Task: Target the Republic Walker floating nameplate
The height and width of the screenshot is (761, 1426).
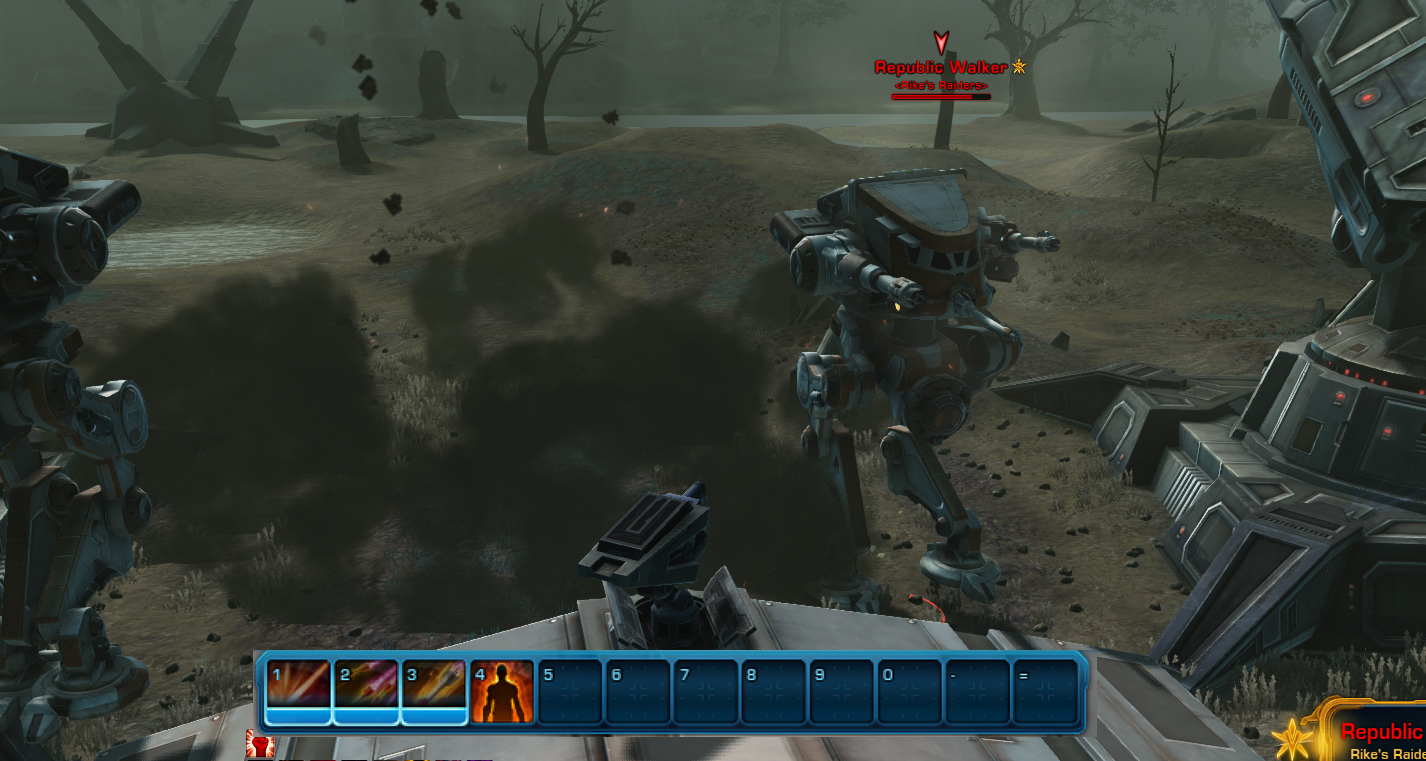Action: pyautogui.click(x=940, y=68)
